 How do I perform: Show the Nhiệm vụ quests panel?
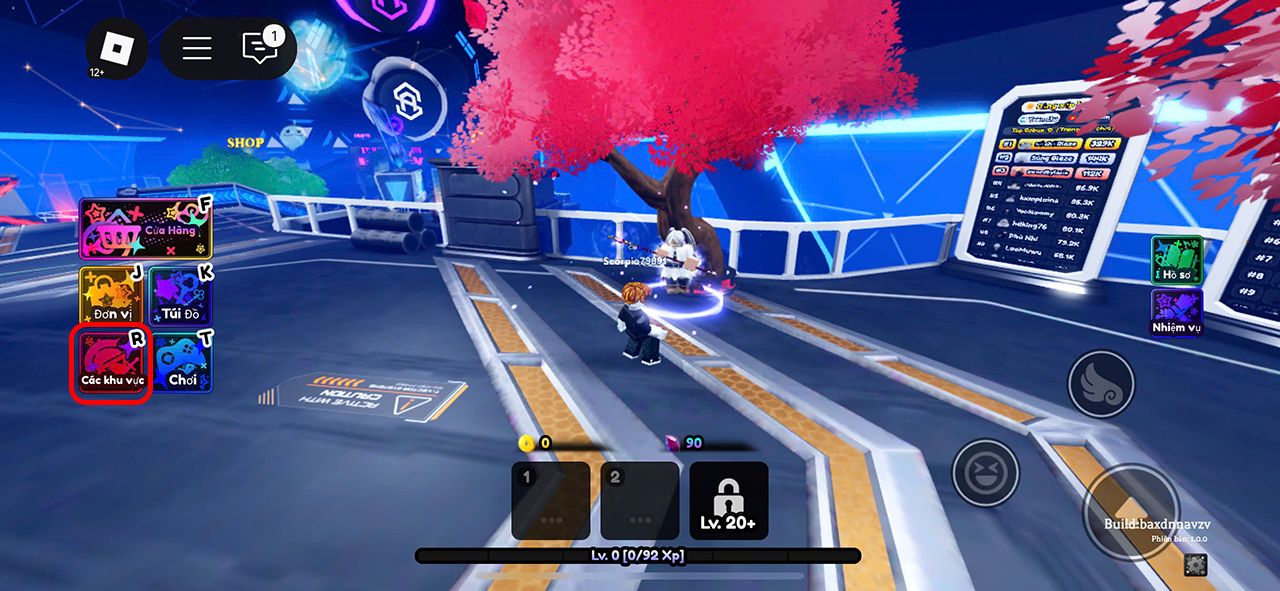pyautogui.click(x=1176, y=313)
